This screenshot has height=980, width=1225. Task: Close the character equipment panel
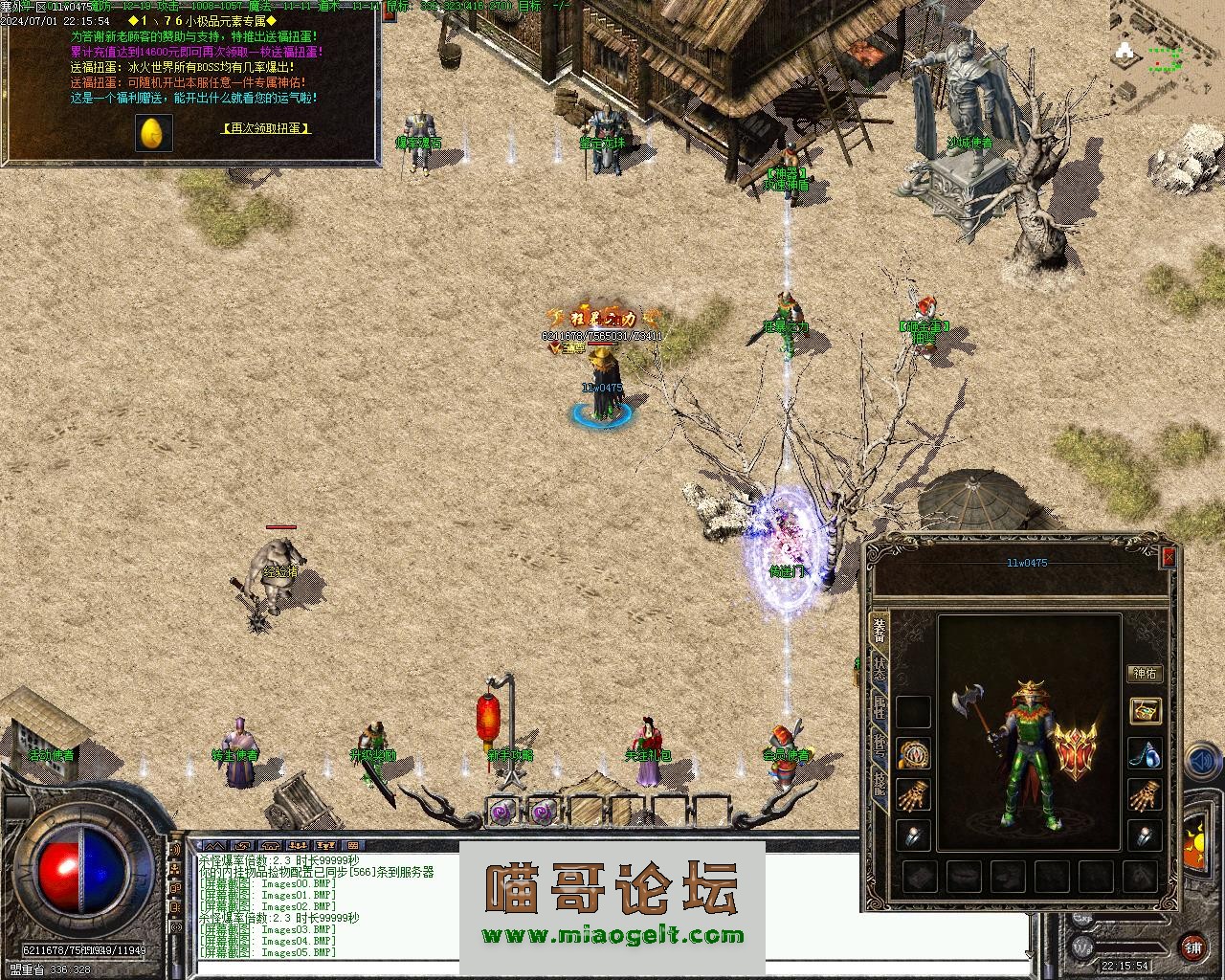click(1168, 557)
